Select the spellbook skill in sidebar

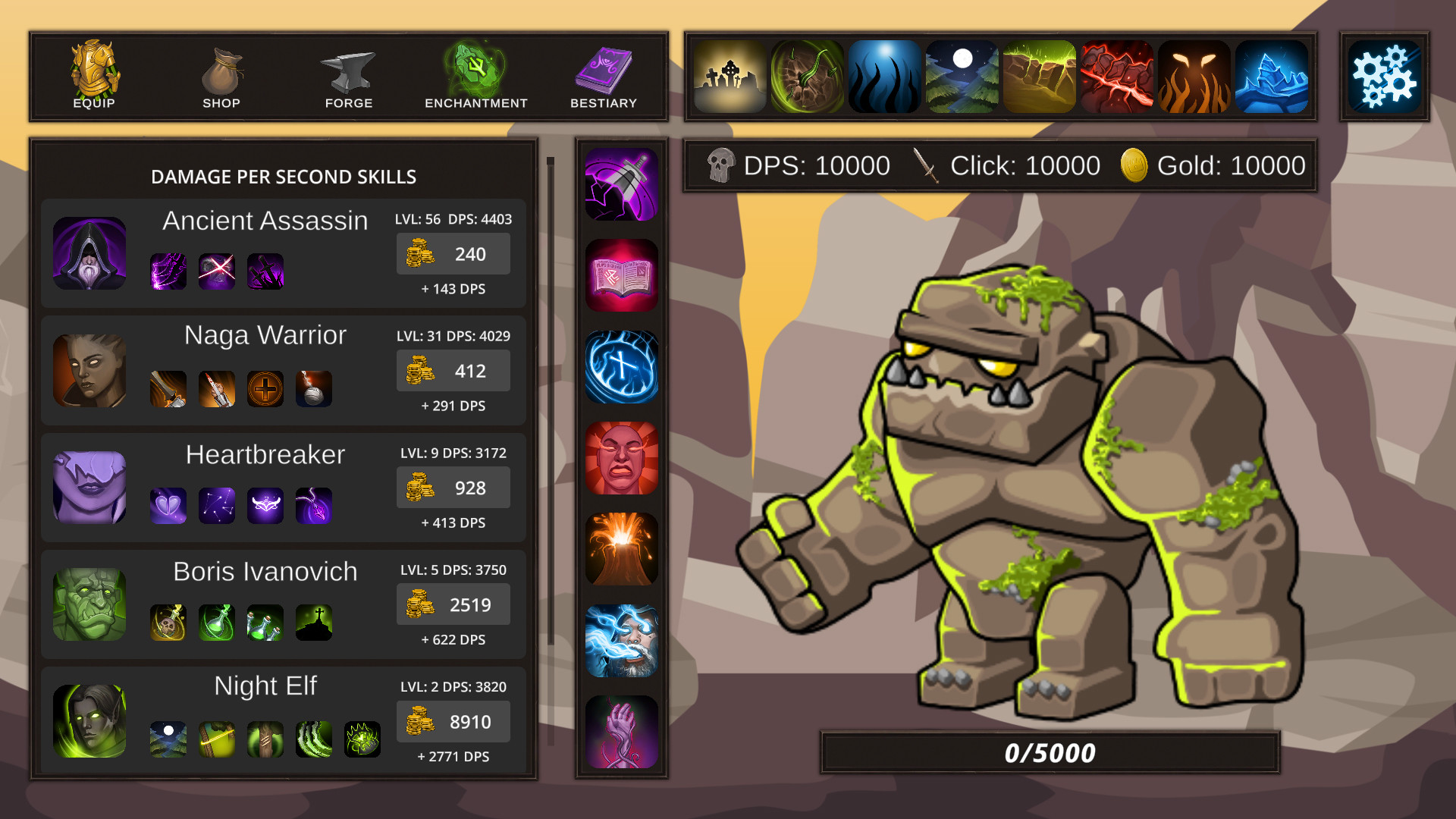[621, 275]
